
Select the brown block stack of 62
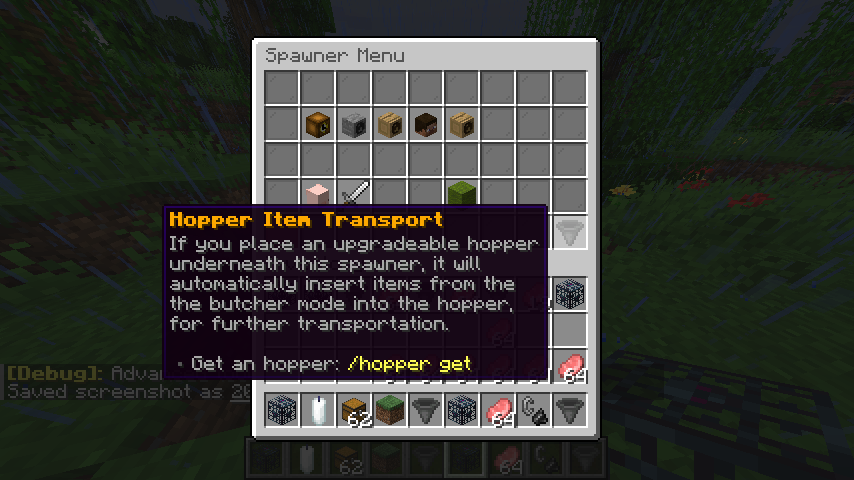point(354,411)
